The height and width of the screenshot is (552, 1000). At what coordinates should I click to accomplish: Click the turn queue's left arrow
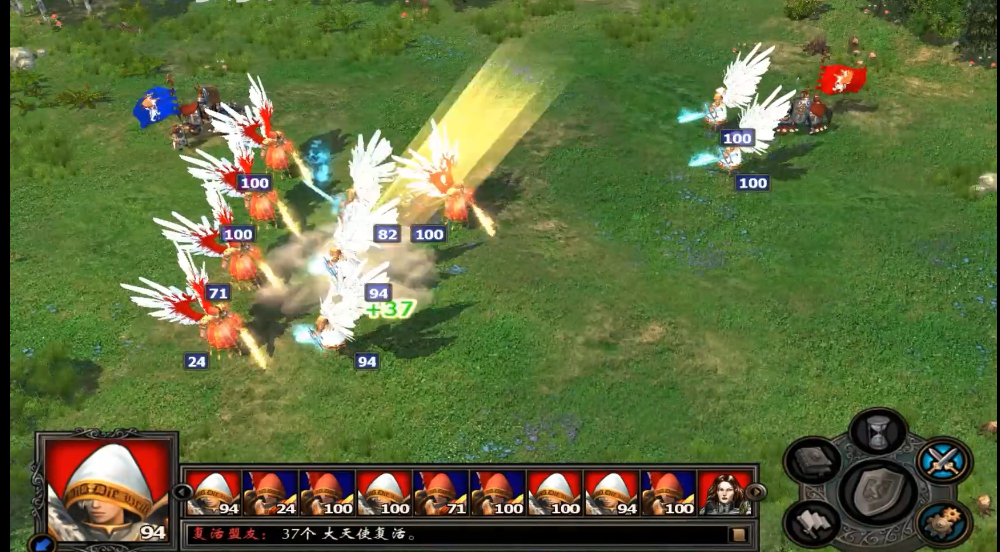[x=182, y=492]
